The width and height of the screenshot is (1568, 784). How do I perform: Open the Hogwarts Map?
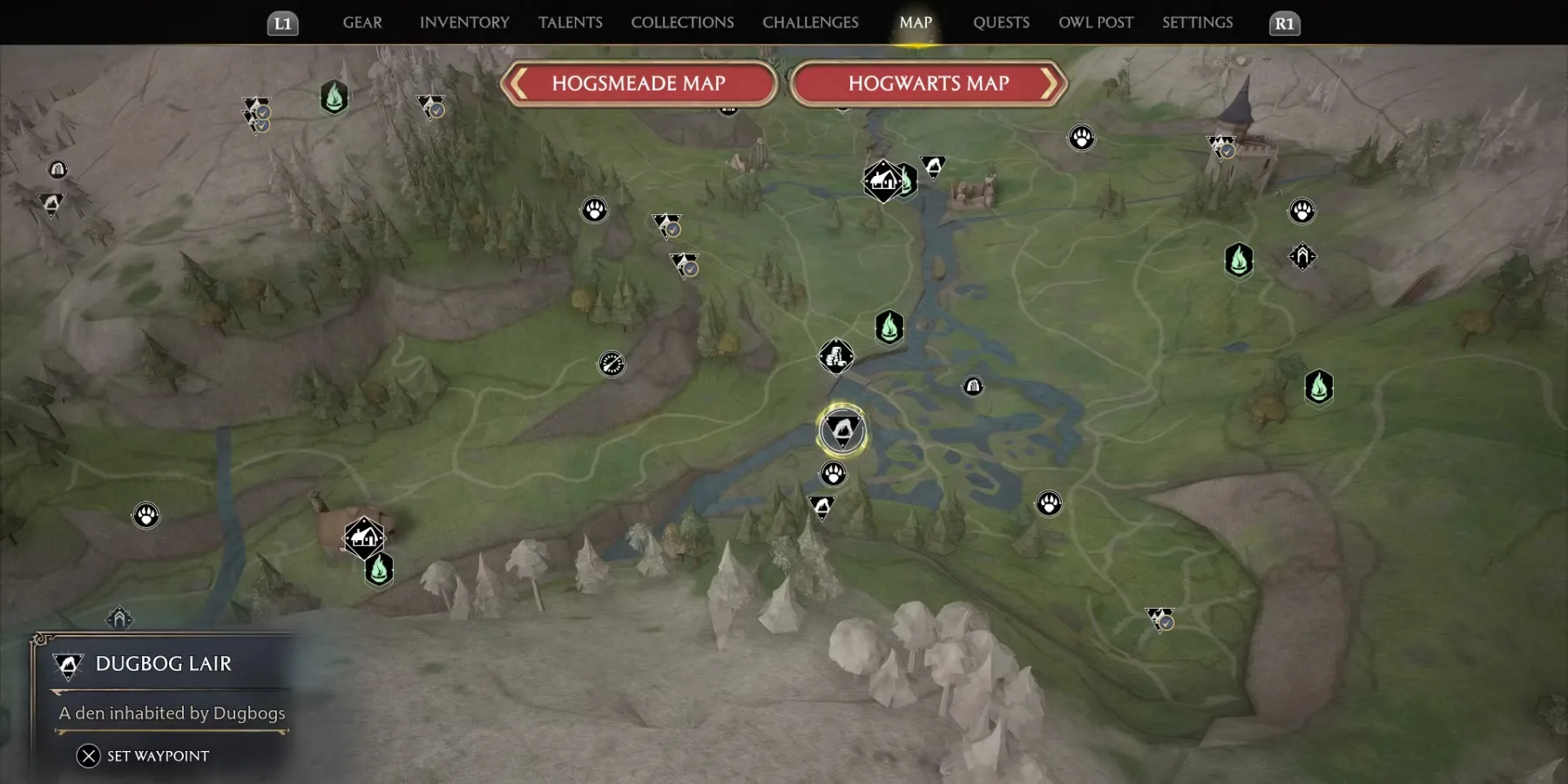pos(928,84)
